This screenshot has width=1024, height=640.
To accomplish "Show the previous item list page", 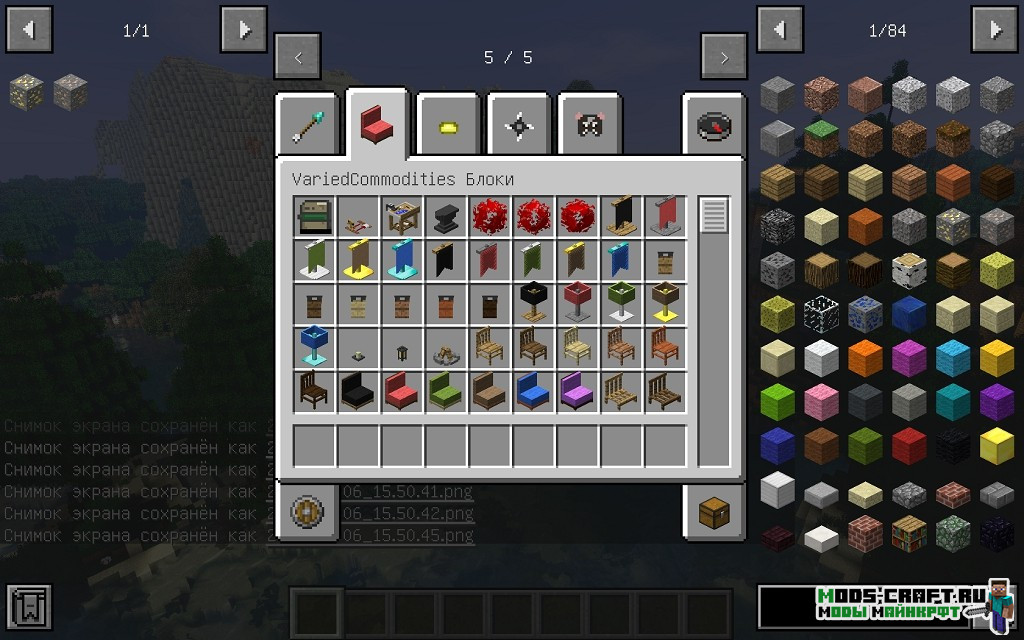I will 781,30.
